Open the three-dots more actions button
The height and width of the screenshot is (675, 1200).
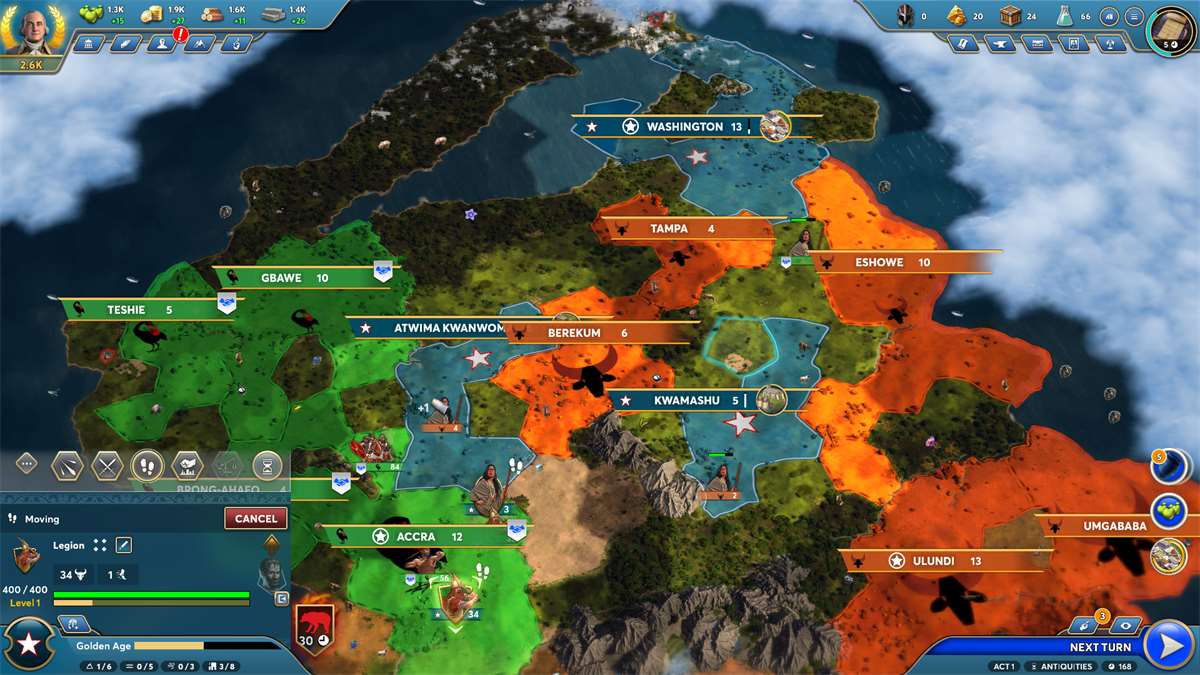[x=27, y=464]
